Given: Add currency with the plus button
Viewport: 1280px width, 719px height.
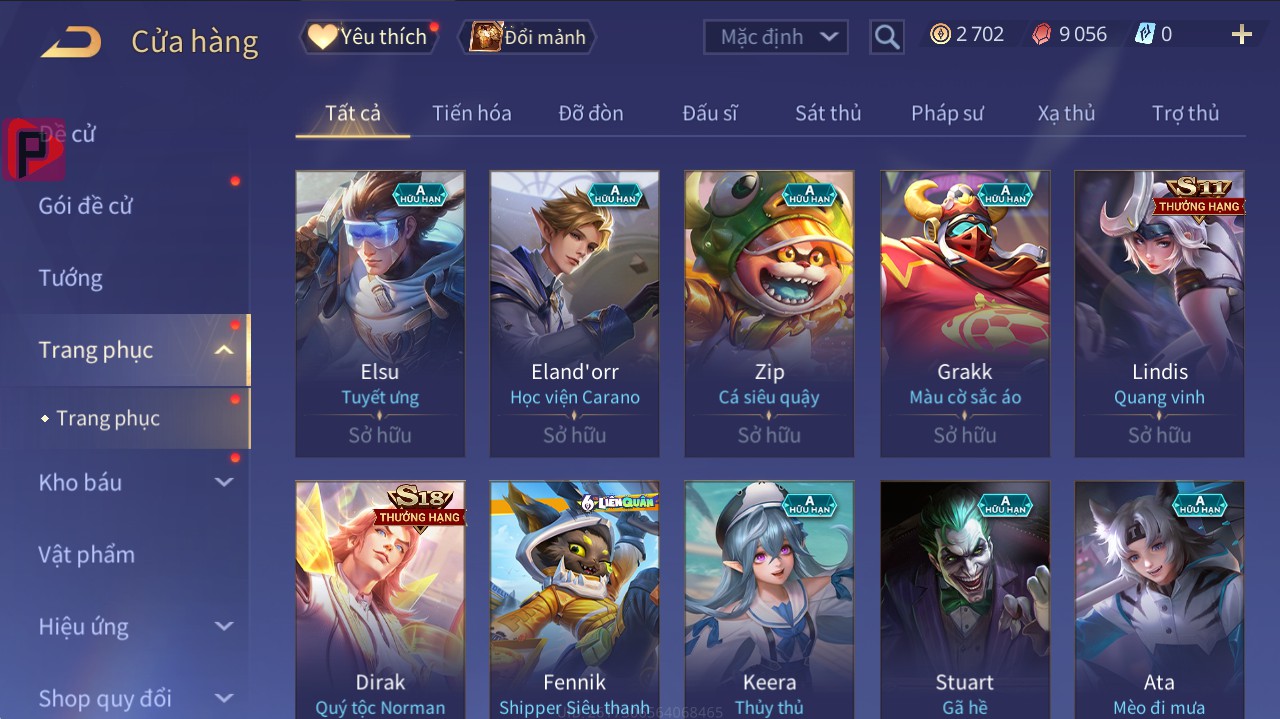Looking at the screenshot, I should click(x=1241, y=35).
